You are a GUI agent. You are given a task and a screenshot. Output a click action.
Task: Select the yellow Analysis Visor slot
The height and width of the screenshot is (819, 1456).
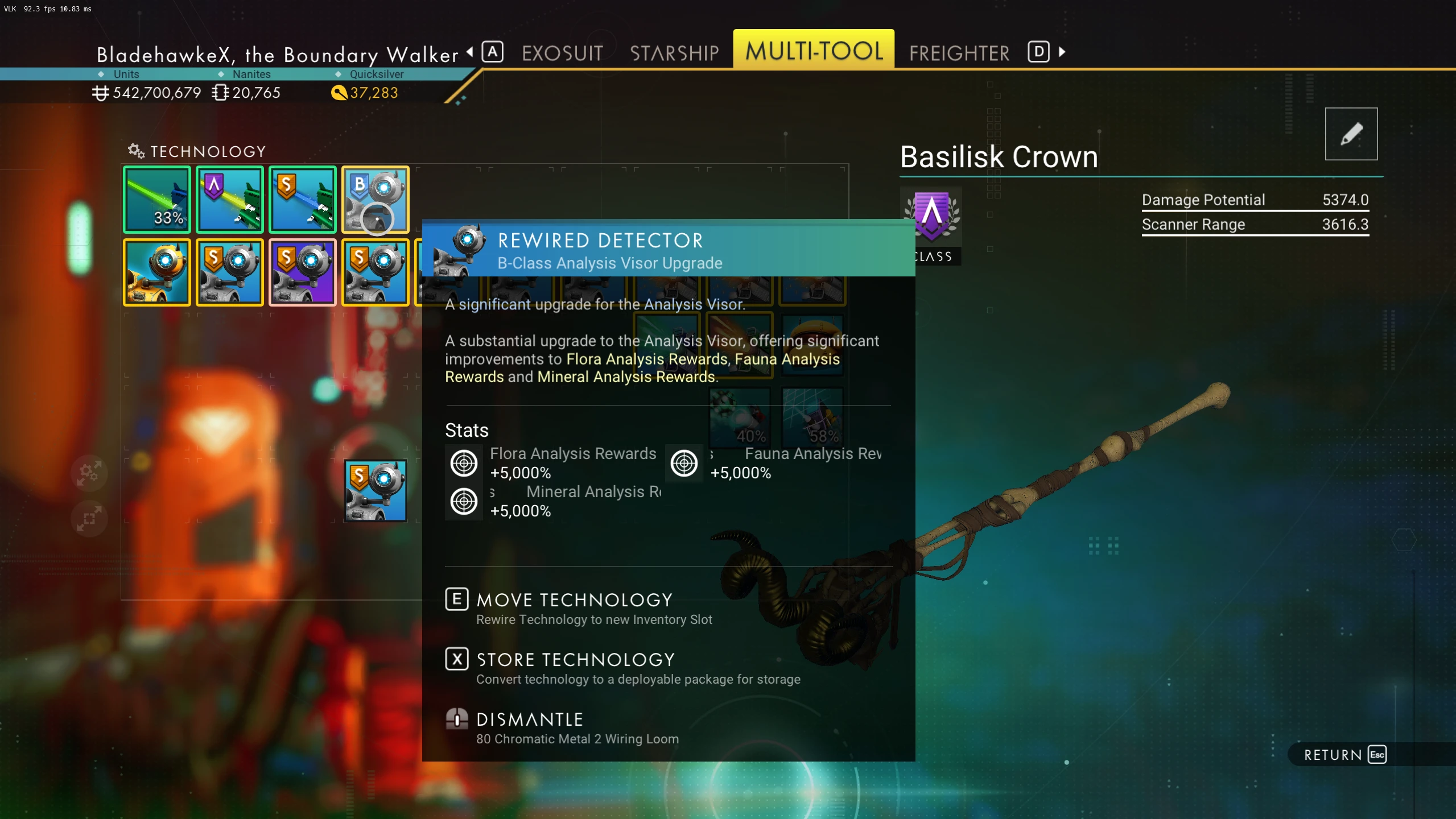pos(157,272)
